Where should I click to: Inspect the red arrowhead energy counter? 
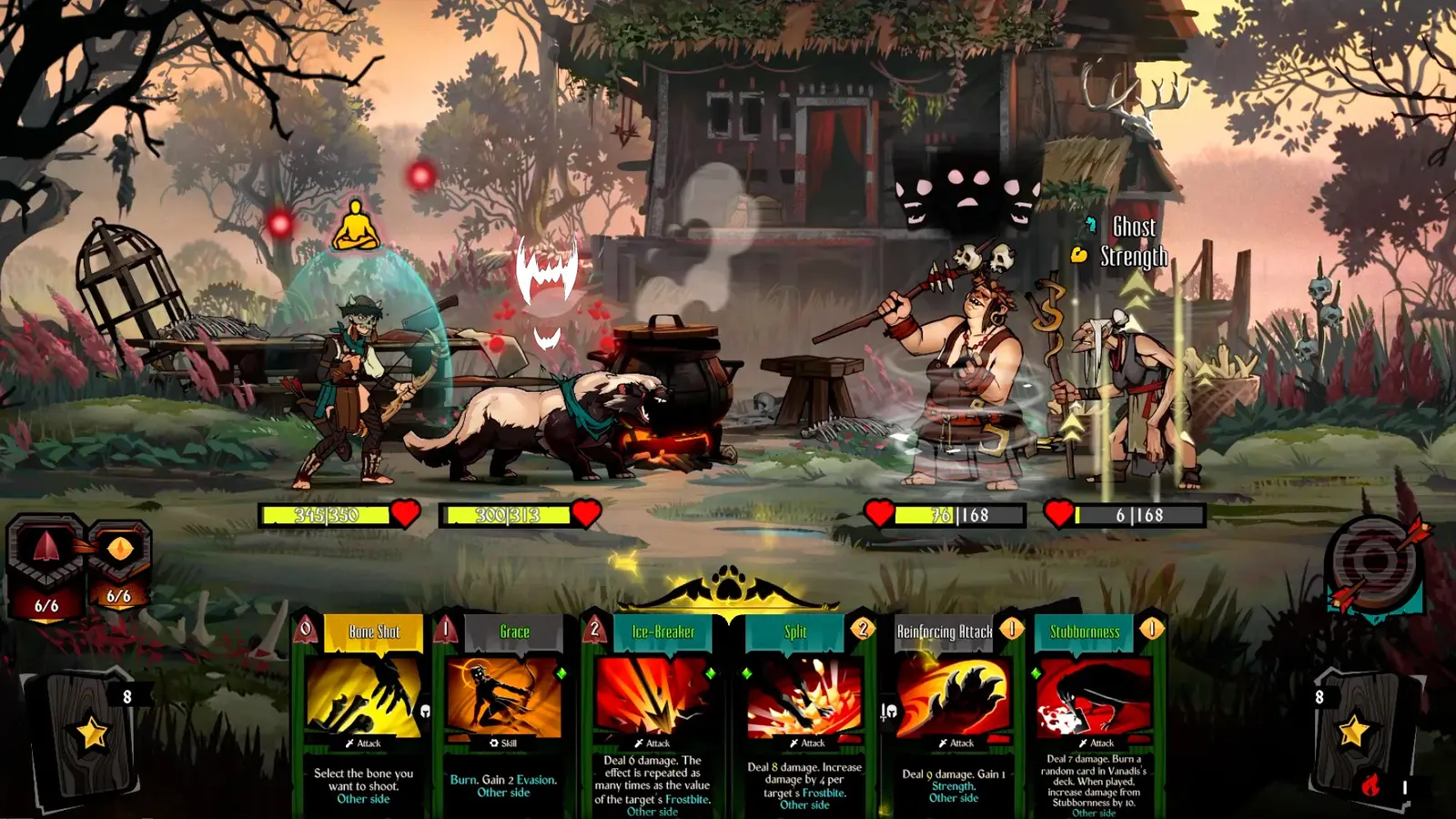(46, 566)
